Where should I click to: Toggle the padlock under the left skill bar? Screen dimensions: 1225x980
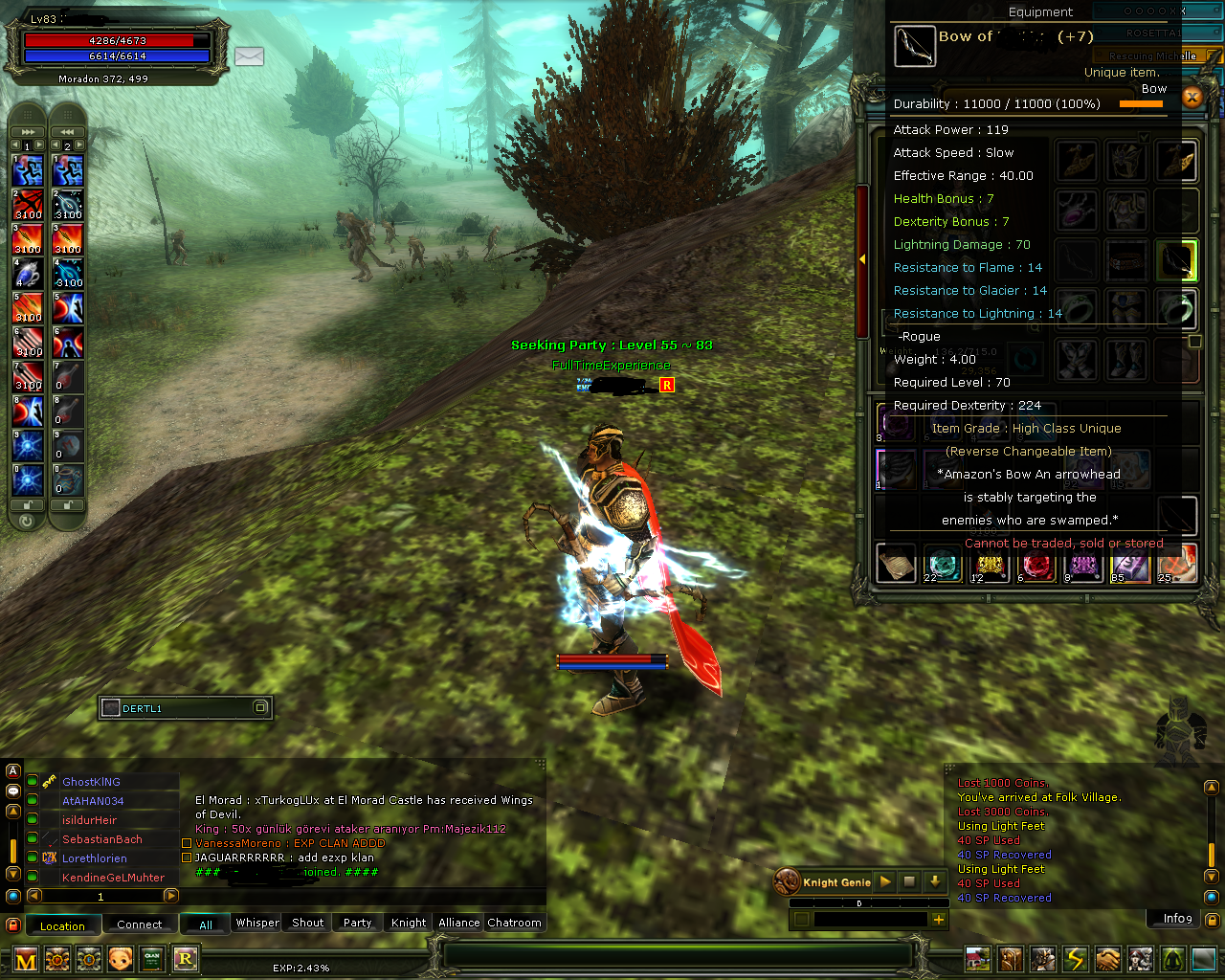coord(27,504)
